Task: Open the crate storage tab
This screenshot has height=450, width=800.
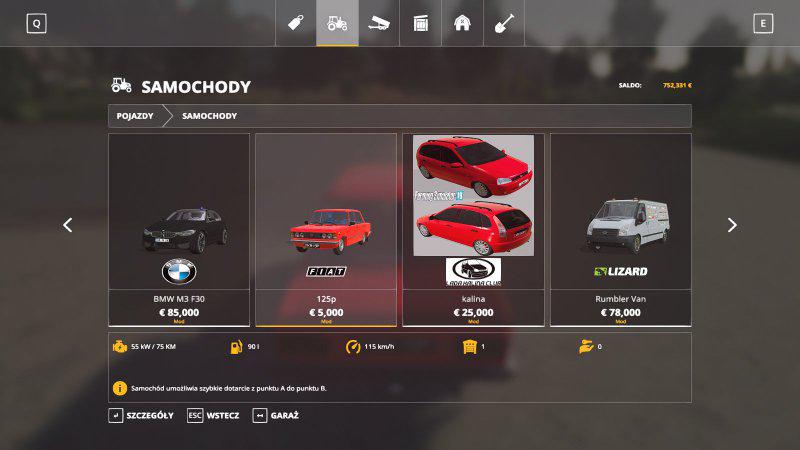Action: click(x=421, y=22)
